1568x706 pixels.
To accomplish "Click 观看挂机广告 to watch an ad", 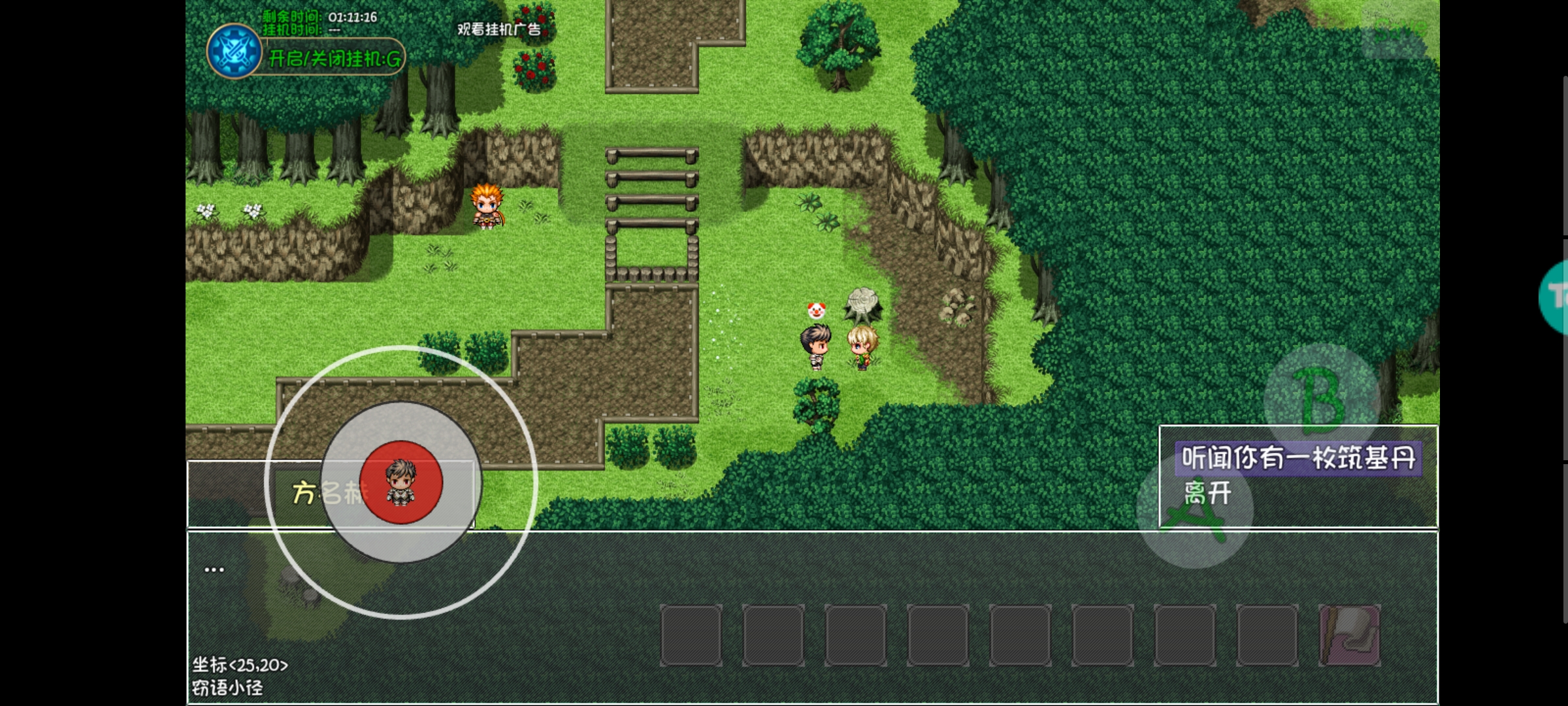I will 498,29.
